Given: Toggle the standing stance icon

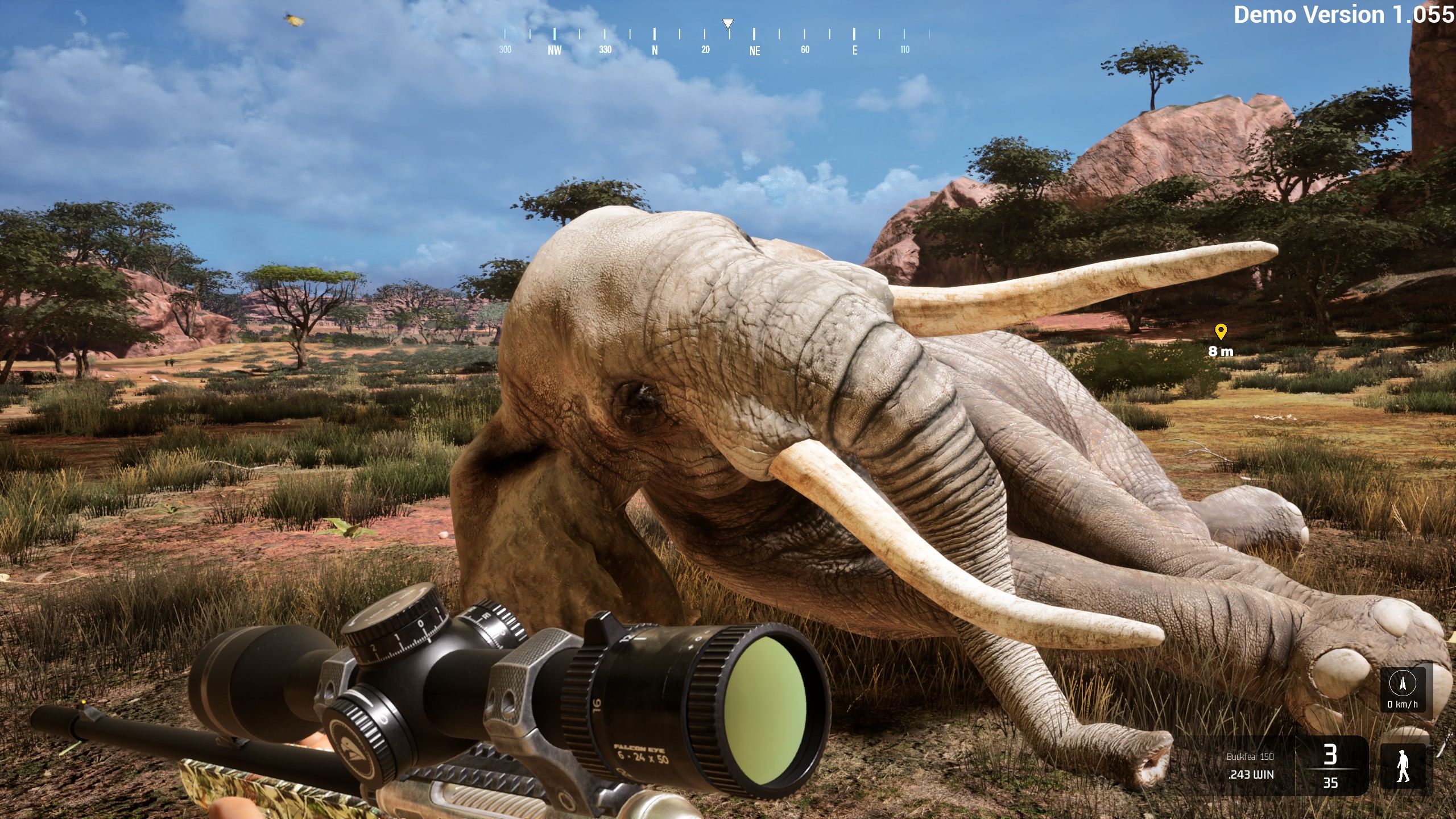Looking at the screenshot, I should pyautogui.click(x=1403, y=766).
